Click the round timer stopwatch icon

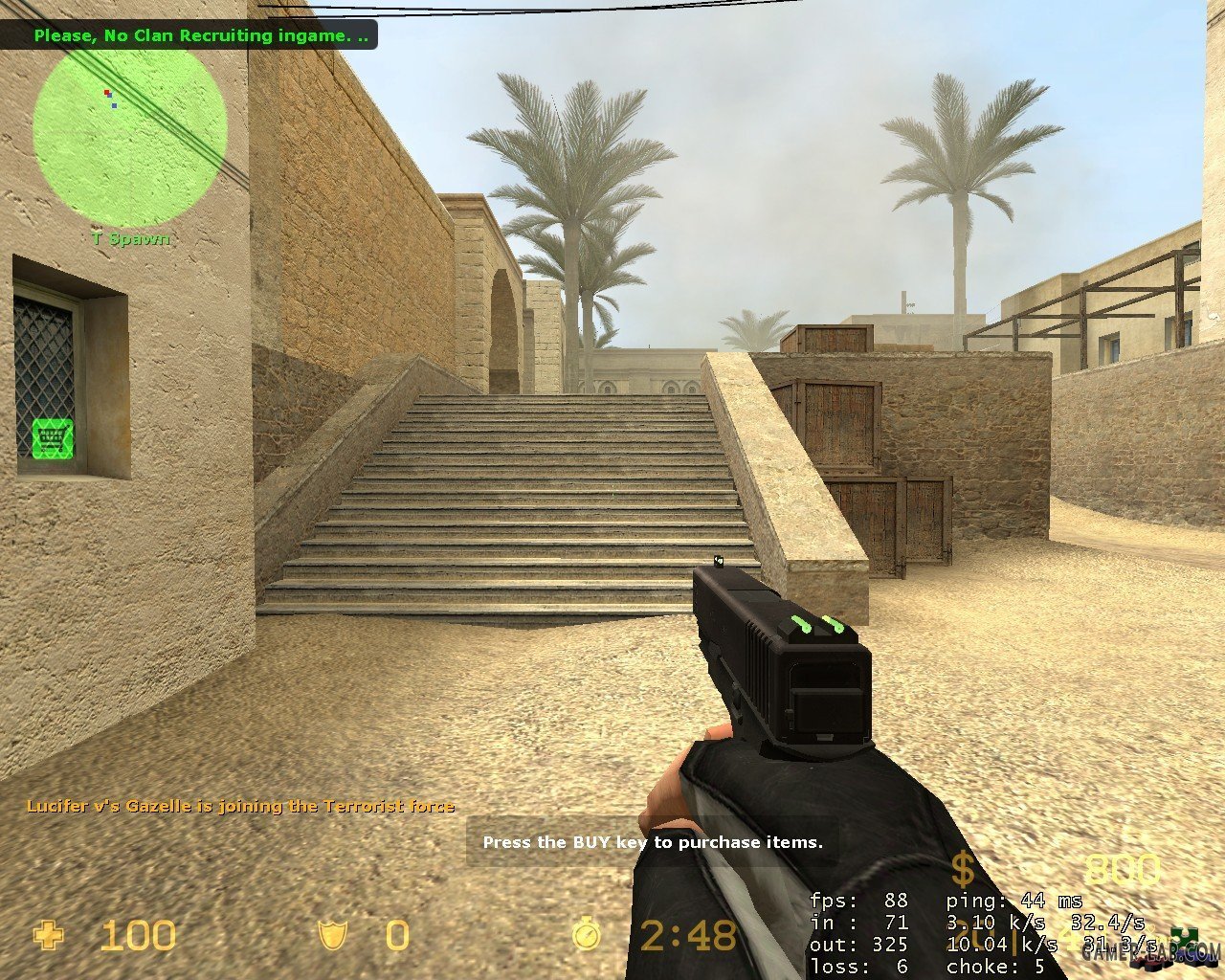coord(587,934)
